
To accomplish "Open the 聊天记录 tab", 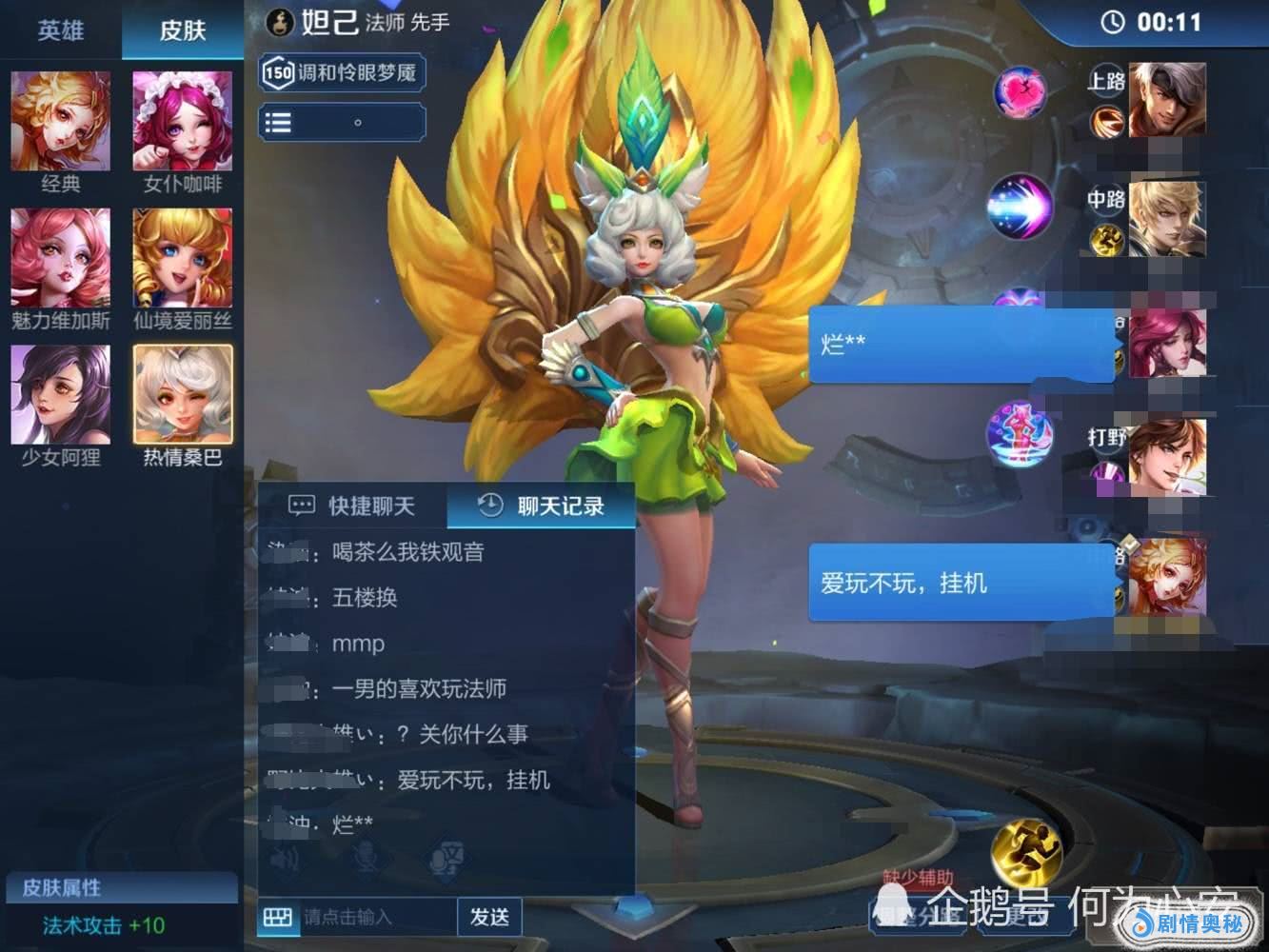I will point(541,506).
